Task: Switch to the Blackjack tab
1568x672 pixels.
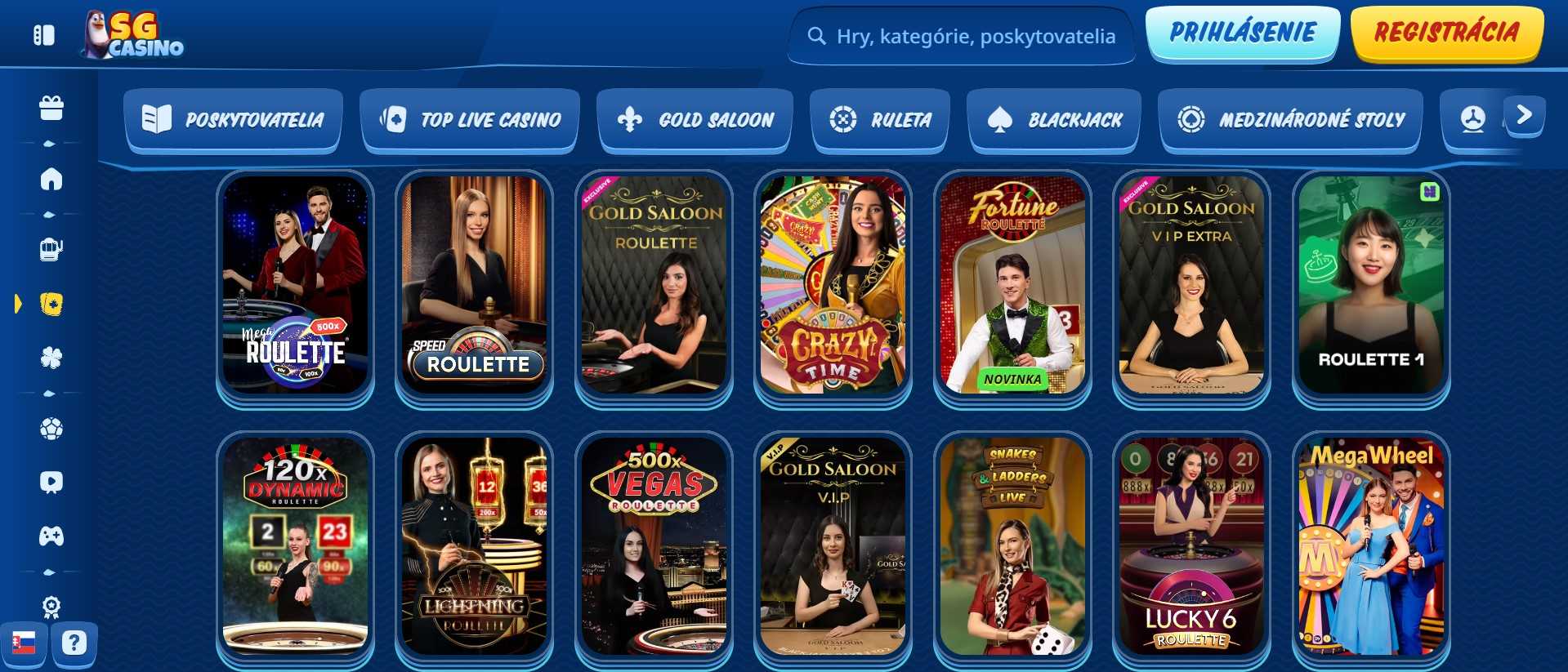Action: (x=1053, y=119)
